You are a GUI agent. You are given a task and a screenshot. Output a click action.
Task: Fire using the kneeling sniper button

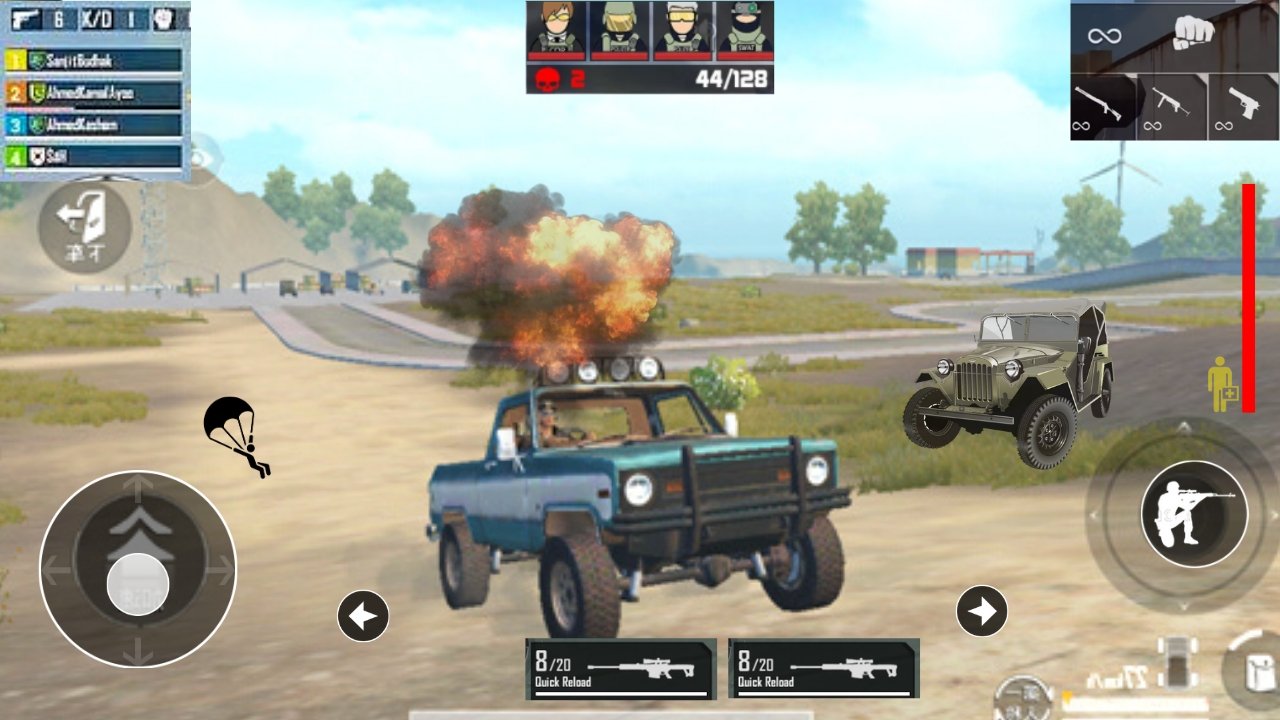pos(1194,515)
